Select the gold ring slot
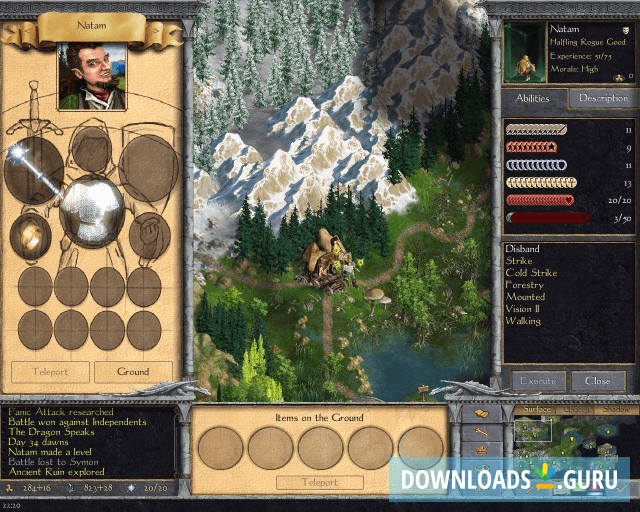Viewport: 640px width, 512px height. click(31, 235)
